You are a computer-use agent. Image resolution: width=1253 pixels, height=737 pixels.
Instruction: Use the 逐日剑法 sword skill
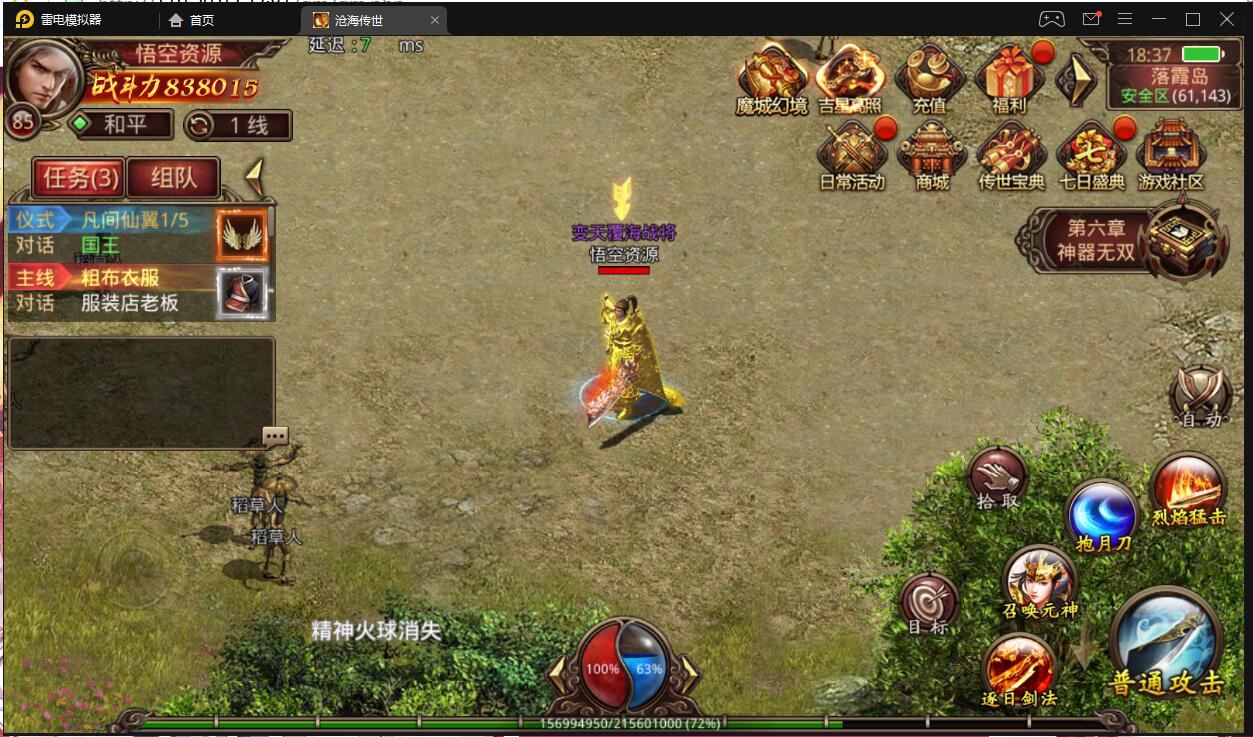coord(1020,668)
